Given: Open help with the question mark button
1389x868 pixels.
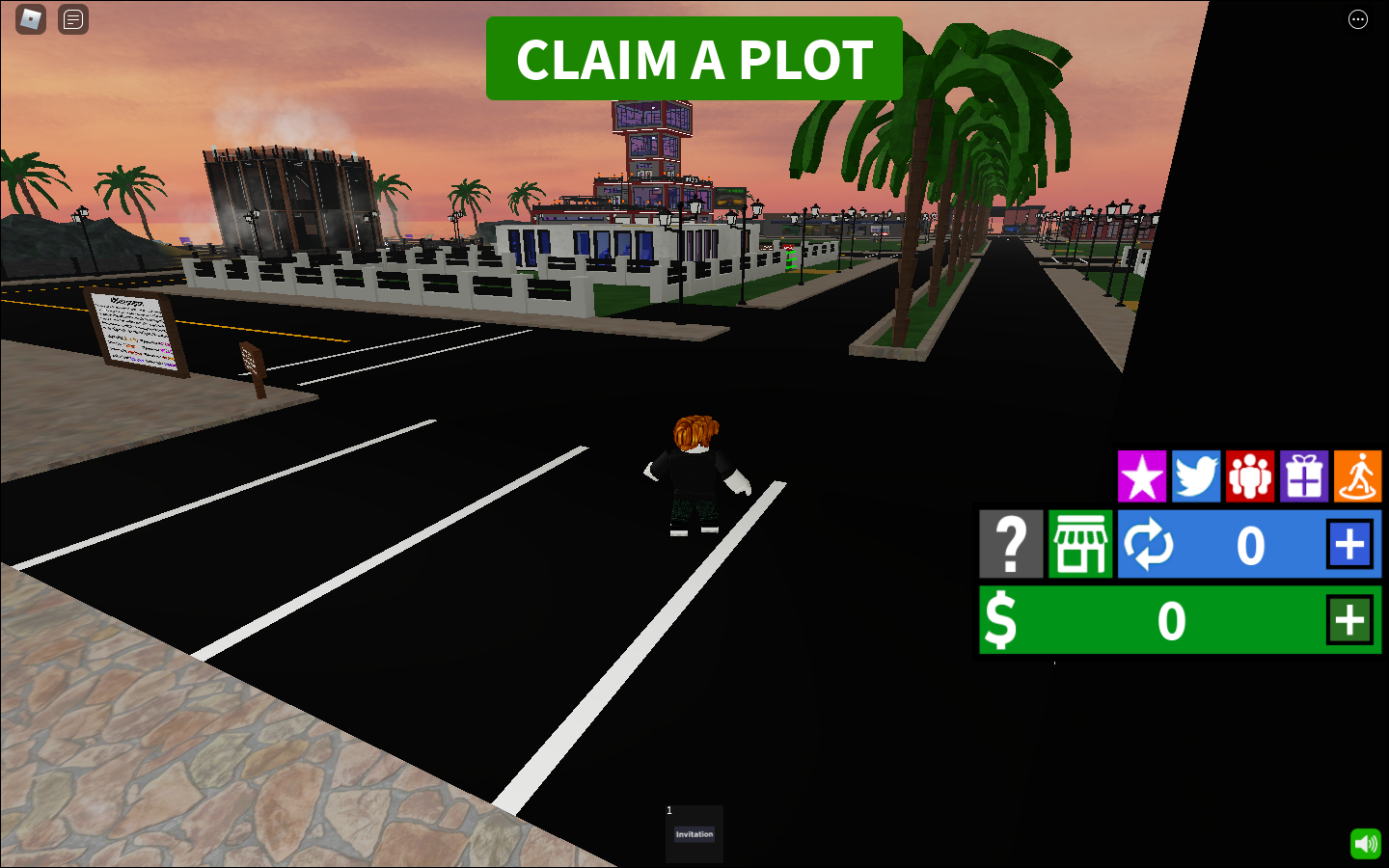Looking at the screenshot, I should 1010,544.
